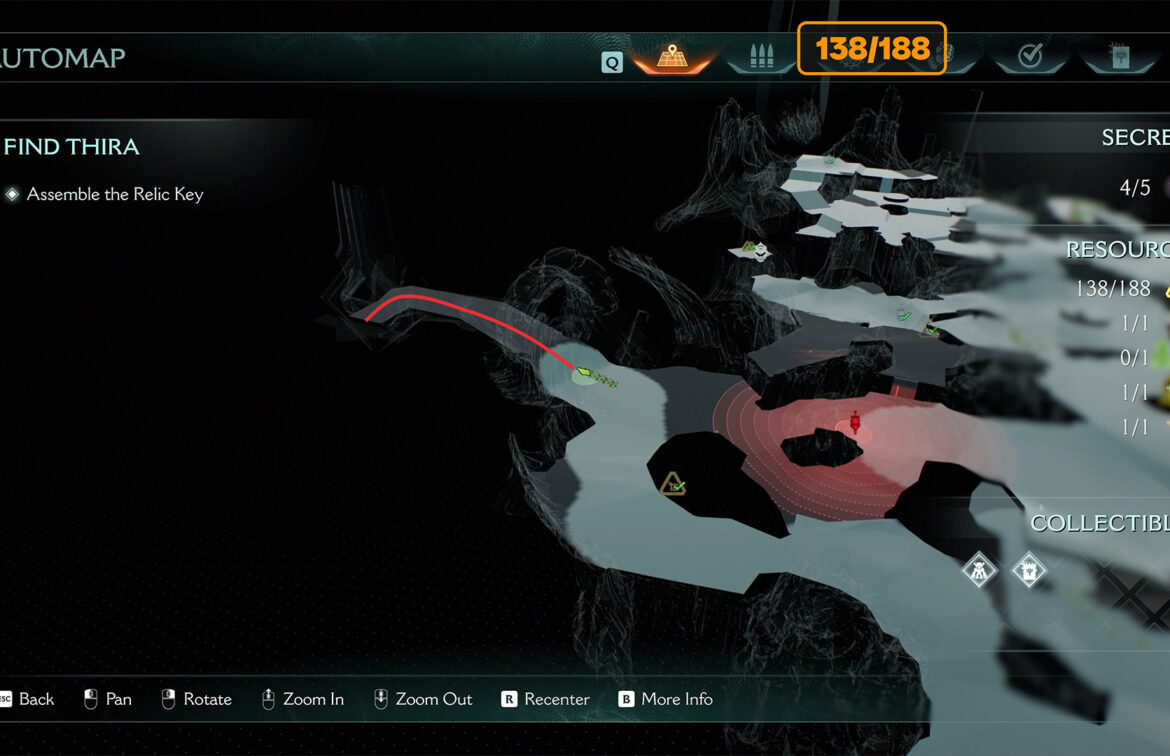The width and height of the screenshot is (1170, 756).
Task: Recenter the automap view
Action: point(546,699)
